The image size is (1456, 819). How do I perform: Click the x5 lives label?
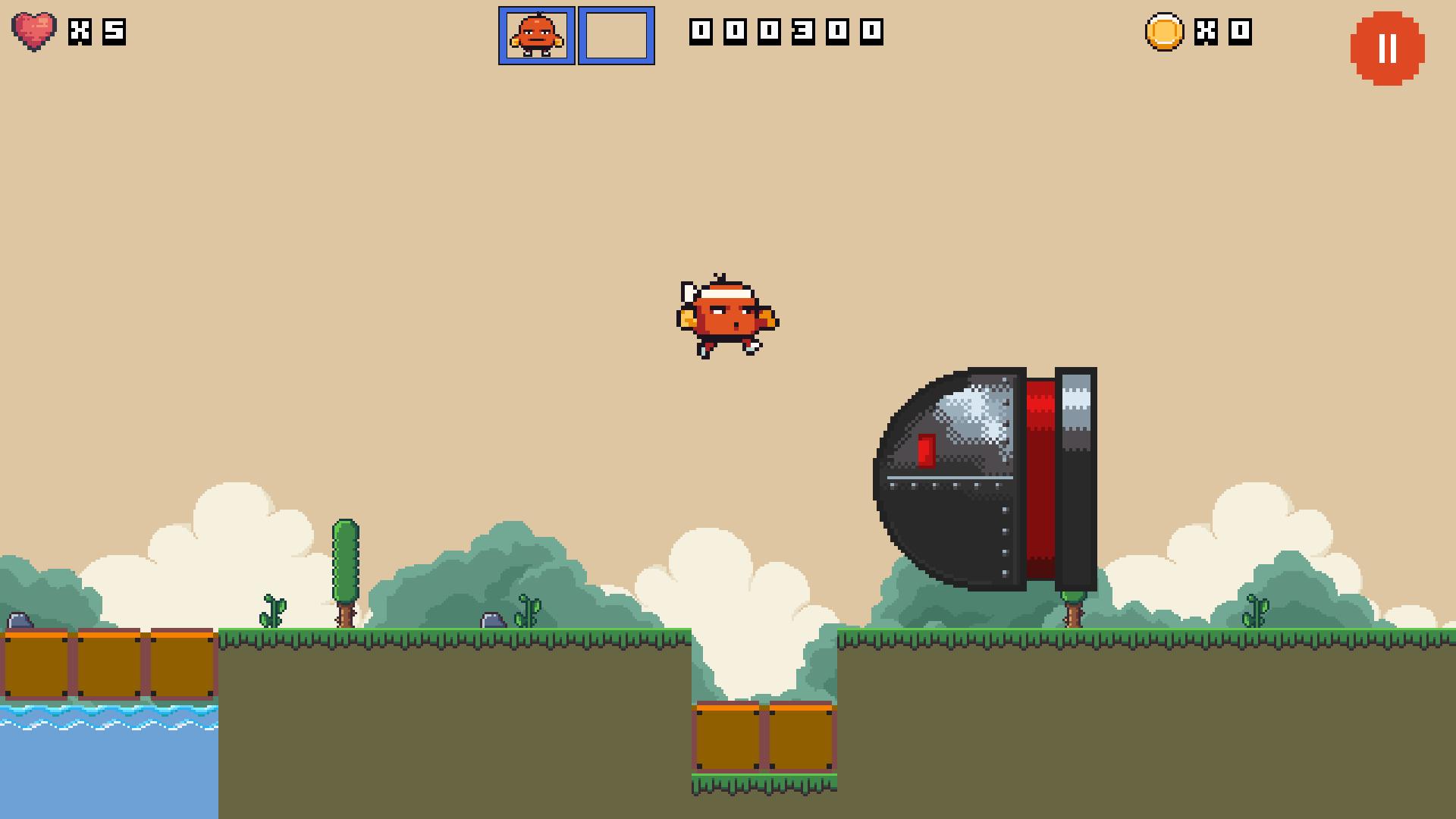[97, 32]
